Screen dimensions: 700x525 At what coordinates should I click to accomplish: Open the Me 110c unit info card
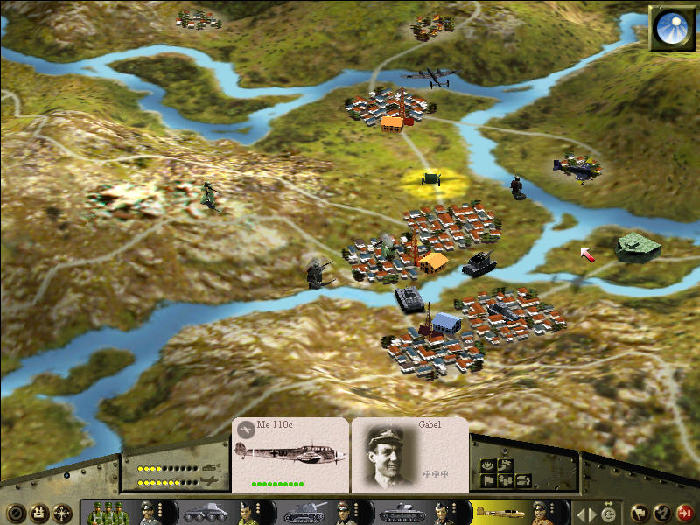[290, 455]
